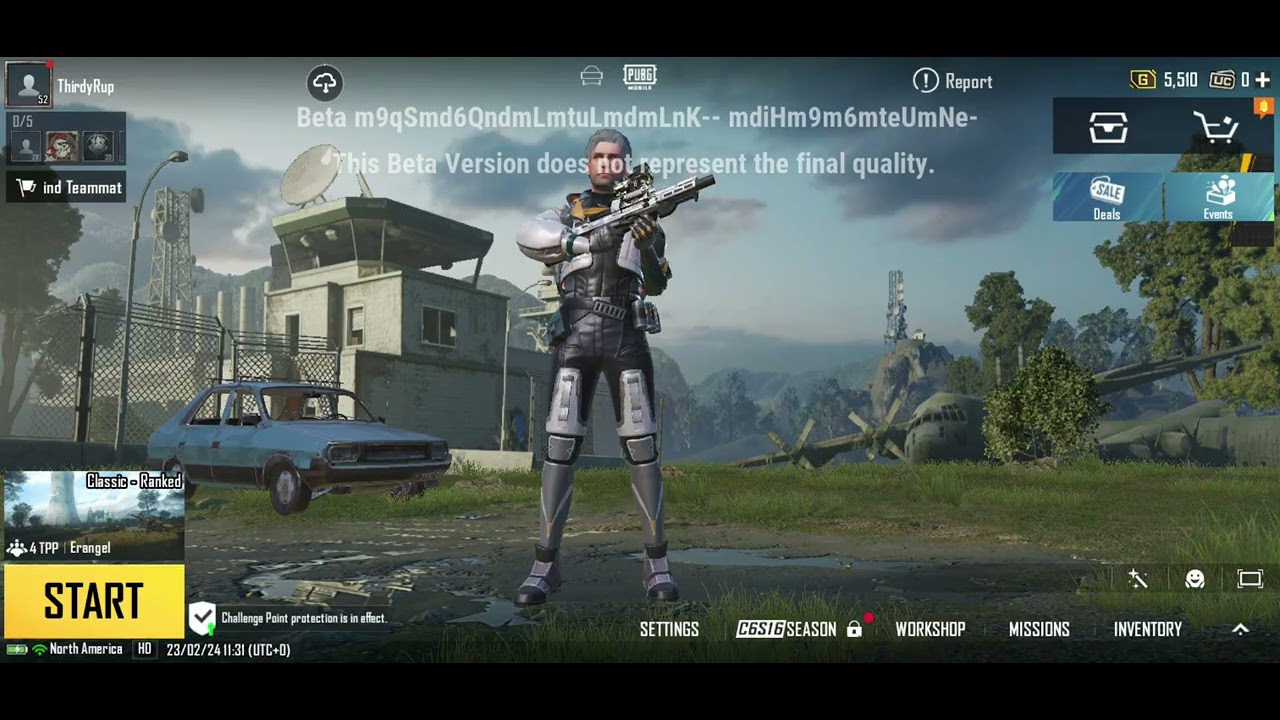This screenshot has width=1280, height=720.
Task: Open the Classic Ranked Erangel mode selector
Action: coord(93,516)
